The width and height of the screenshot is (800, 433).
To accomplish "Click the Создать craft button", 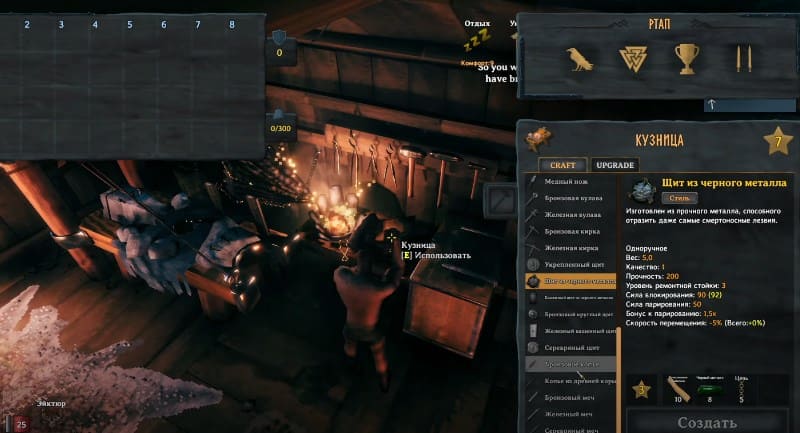I will [707, 422].
